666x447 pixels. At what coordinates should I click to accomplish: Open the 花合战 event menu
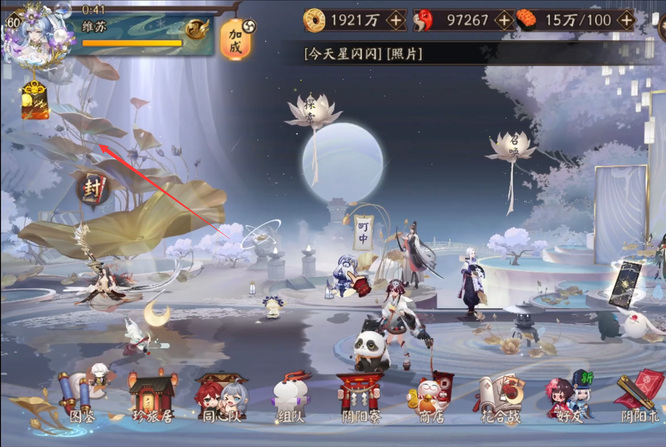pyautogui.click(x=496, y=397)
